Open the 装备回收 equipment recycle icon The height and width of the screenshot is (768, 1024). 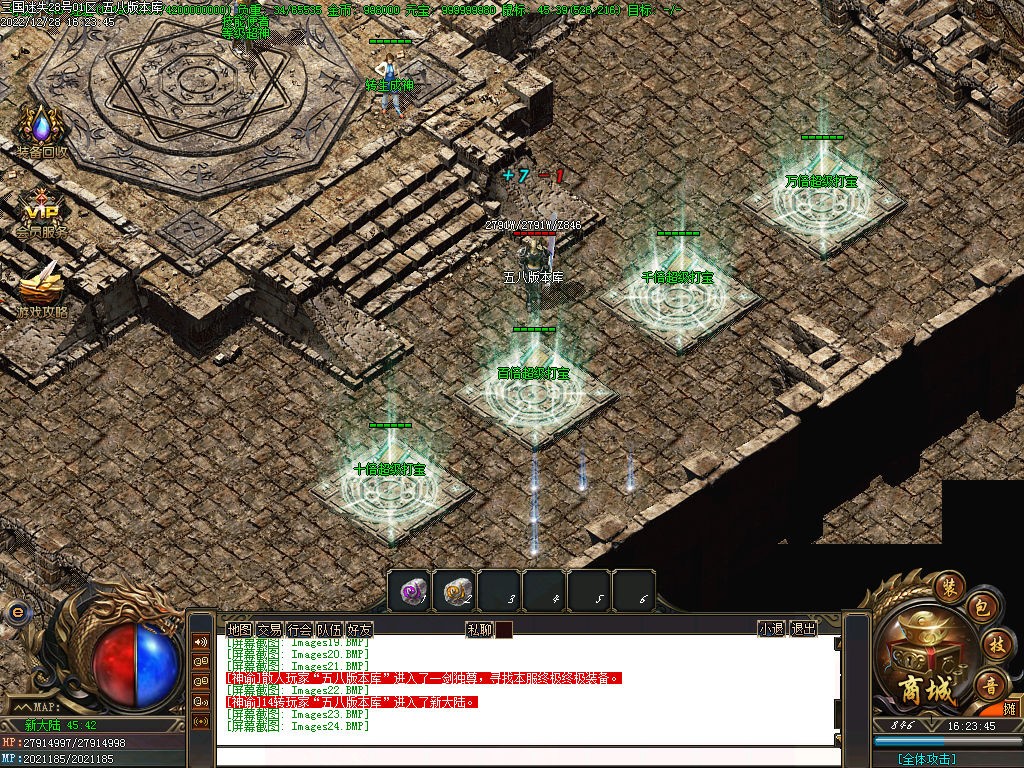pos(41,131)
